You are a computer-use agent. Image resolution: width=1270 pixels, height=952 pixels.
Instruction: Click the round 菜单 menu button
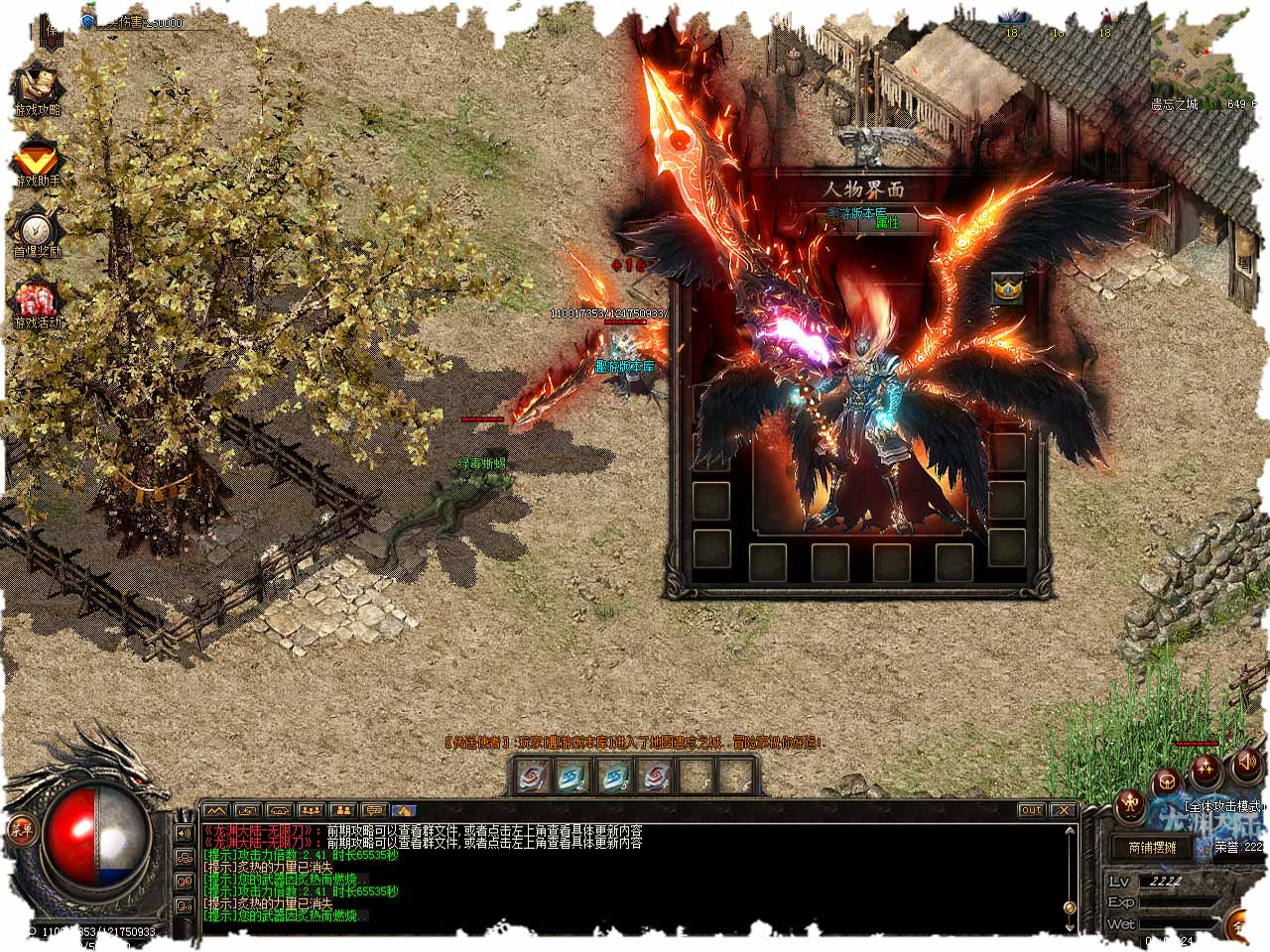pos(20,829)
